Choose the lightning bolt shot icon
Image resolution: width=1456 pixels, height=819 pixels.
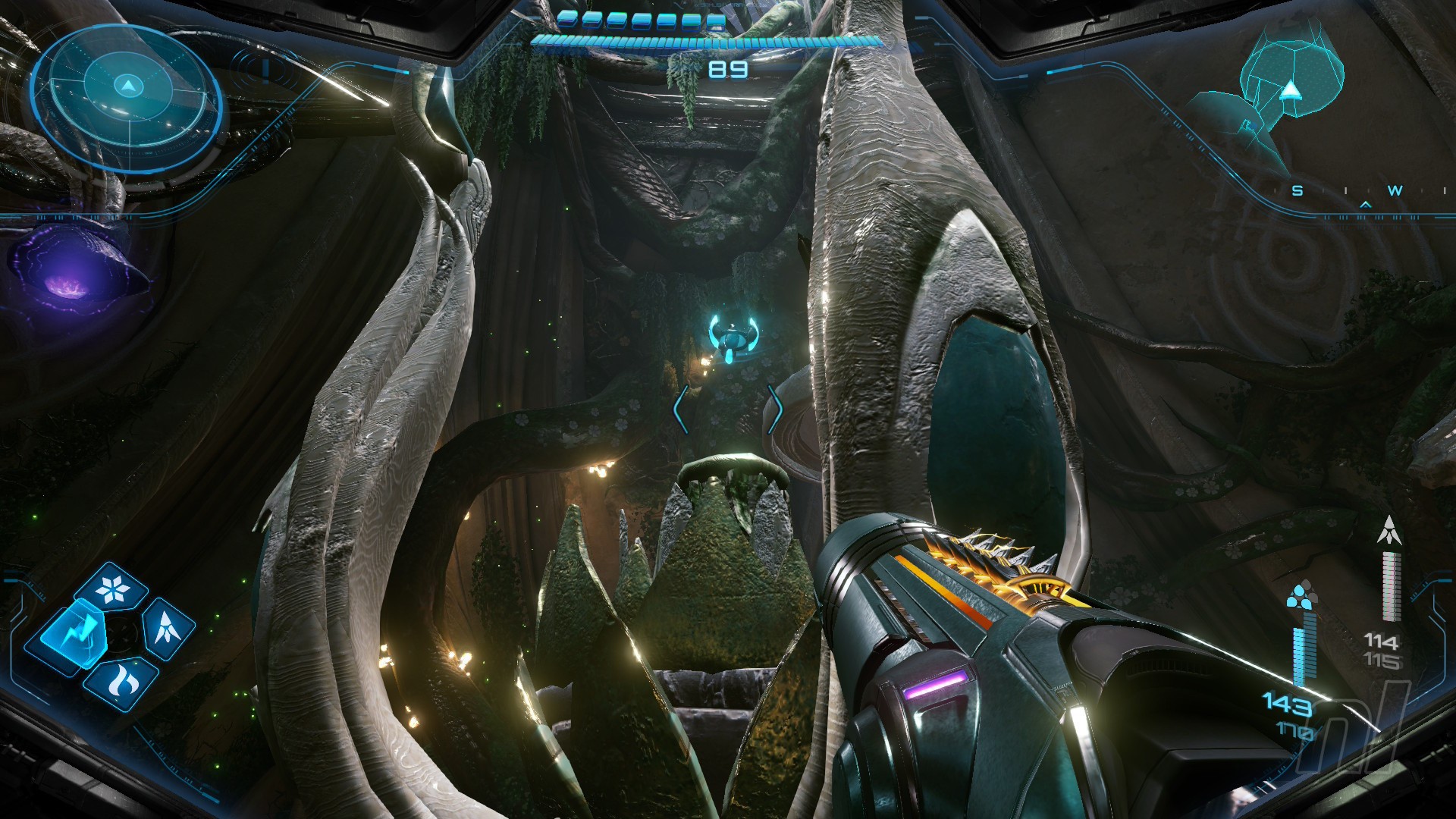tap(74, 635)
